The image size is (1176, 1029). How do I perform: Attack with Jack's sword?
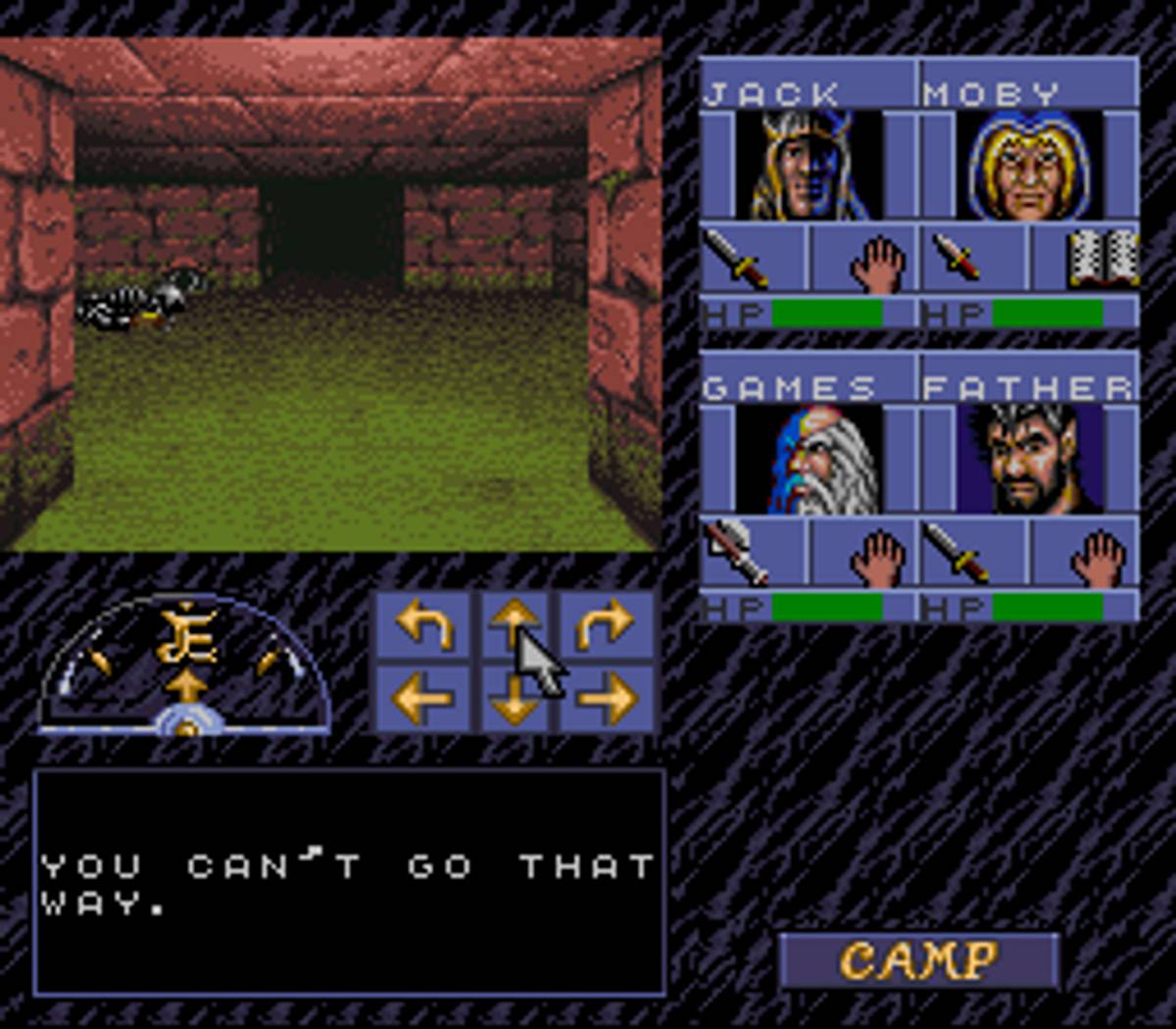click(x=753, y=259)
